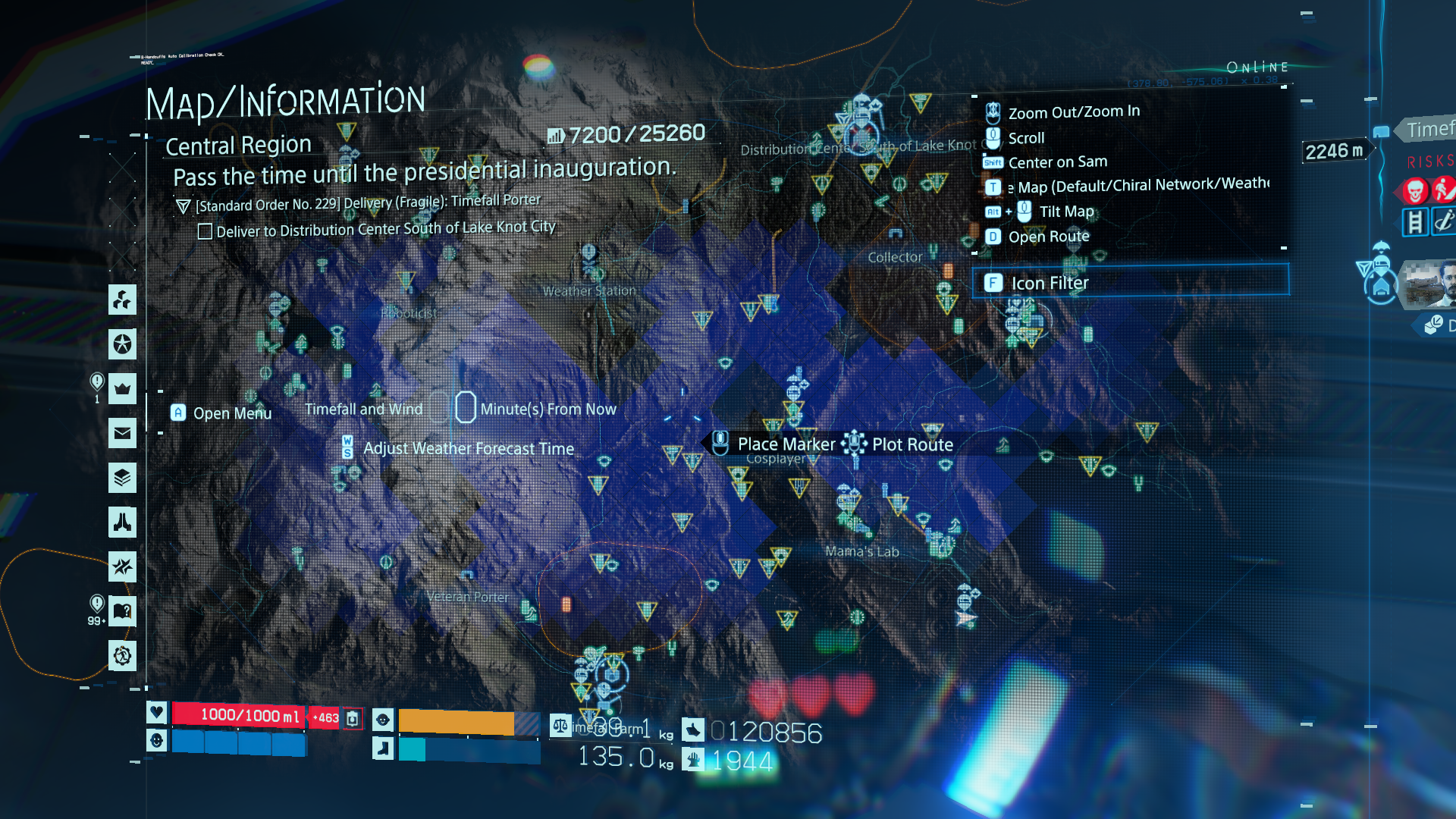Select the Collector map marker
The height and width of the screenshot is (819, 1456).
895,257
